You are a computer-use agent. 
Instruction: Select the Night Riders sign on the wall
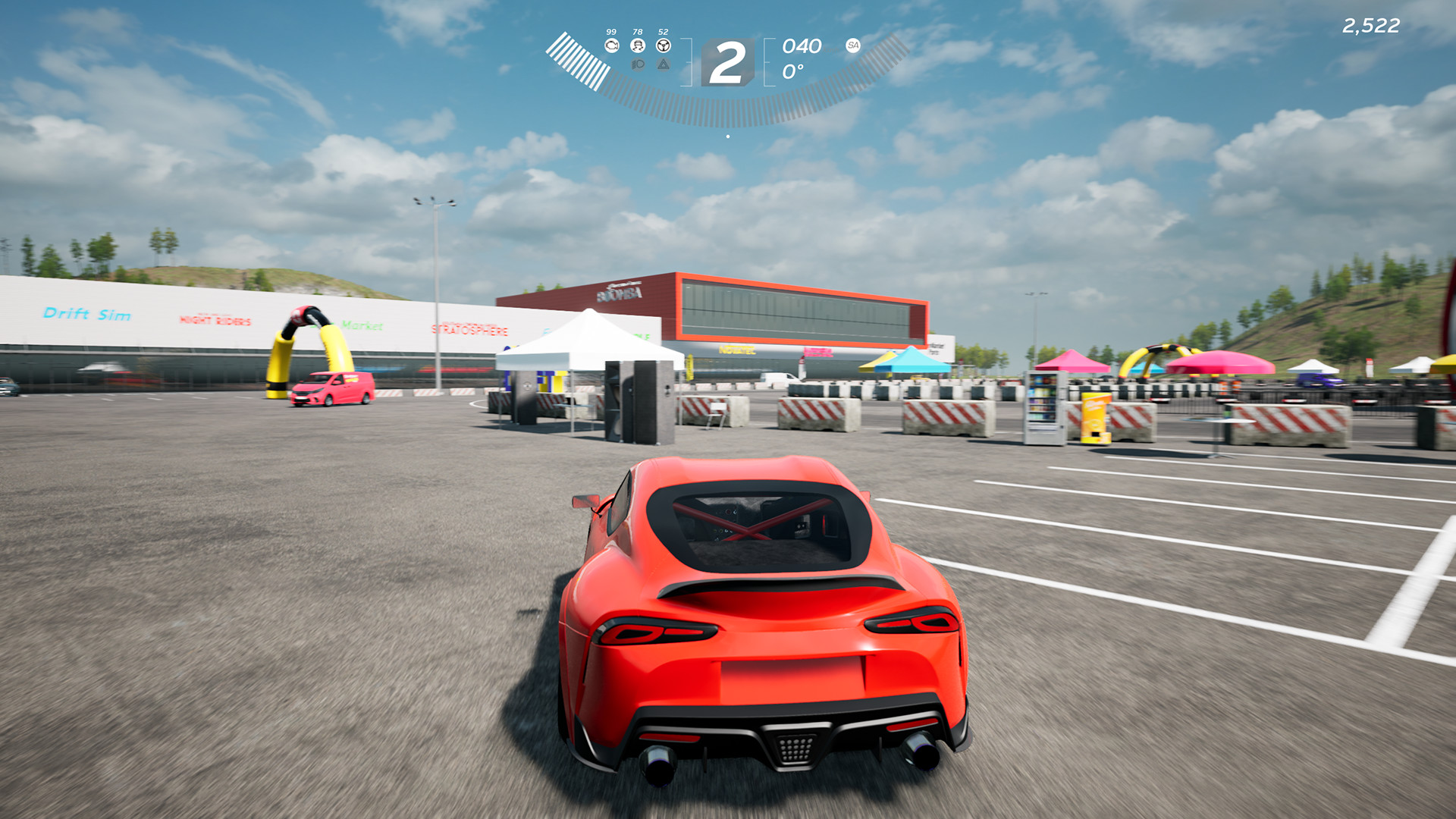(x=214, y=321)
